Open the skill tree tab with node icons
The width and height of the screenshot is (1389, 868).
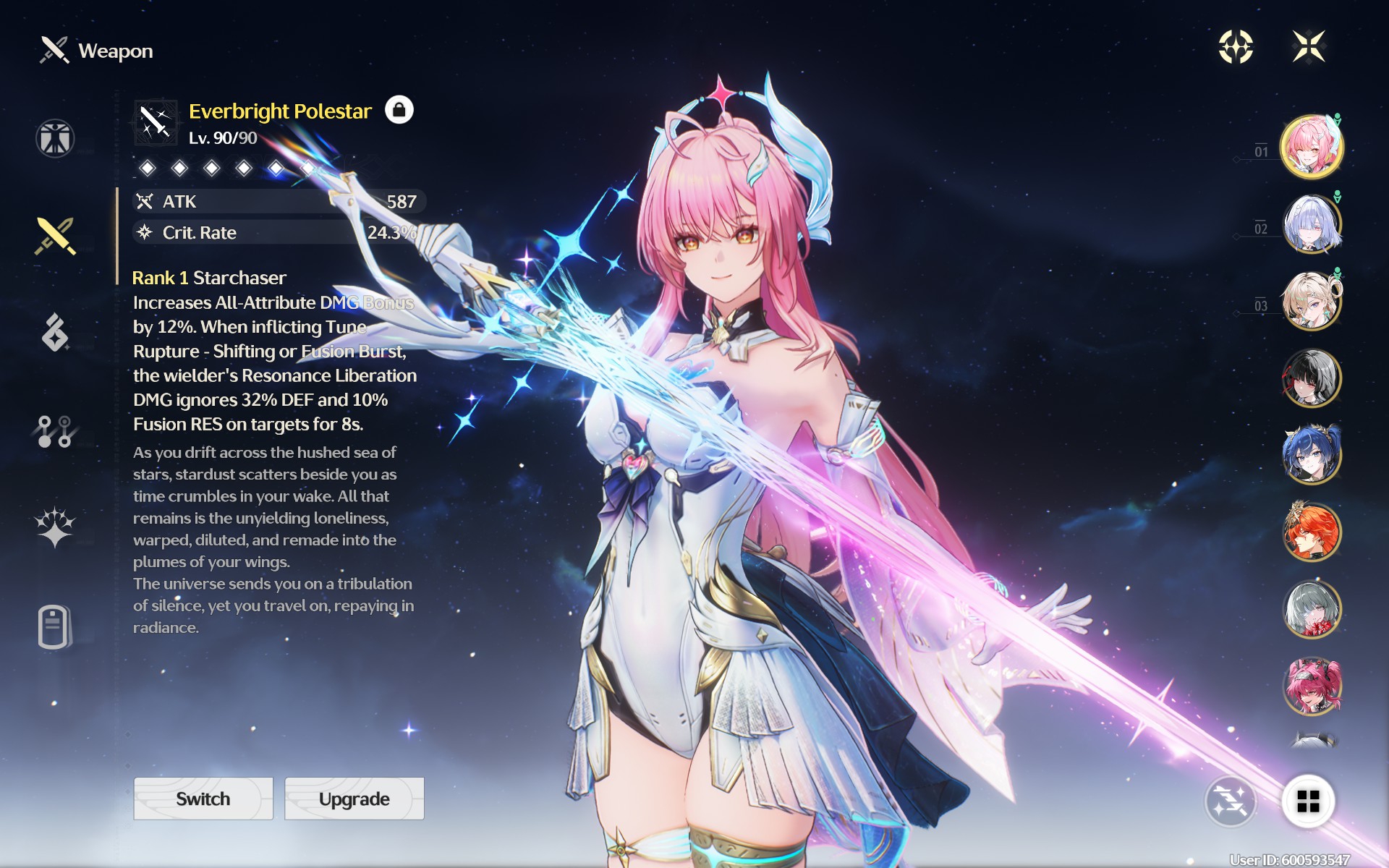[55, 431]
